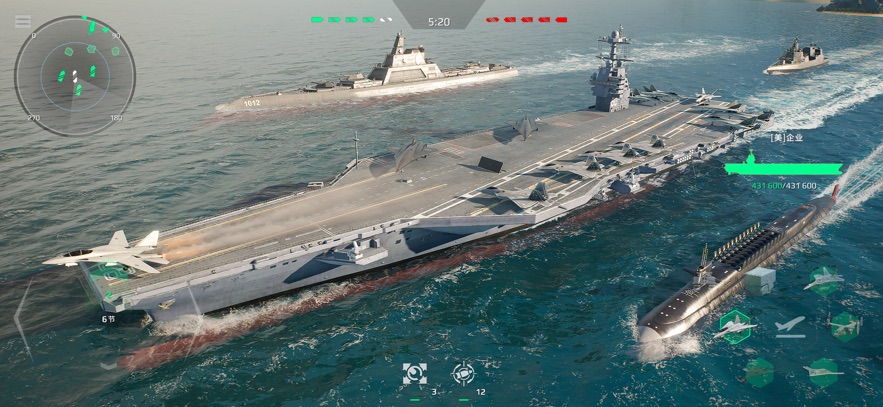This screenshot has width=883, height=407.
Task: Pick the bottom-right jet hexagon
Action: click(x=823, y=371)
